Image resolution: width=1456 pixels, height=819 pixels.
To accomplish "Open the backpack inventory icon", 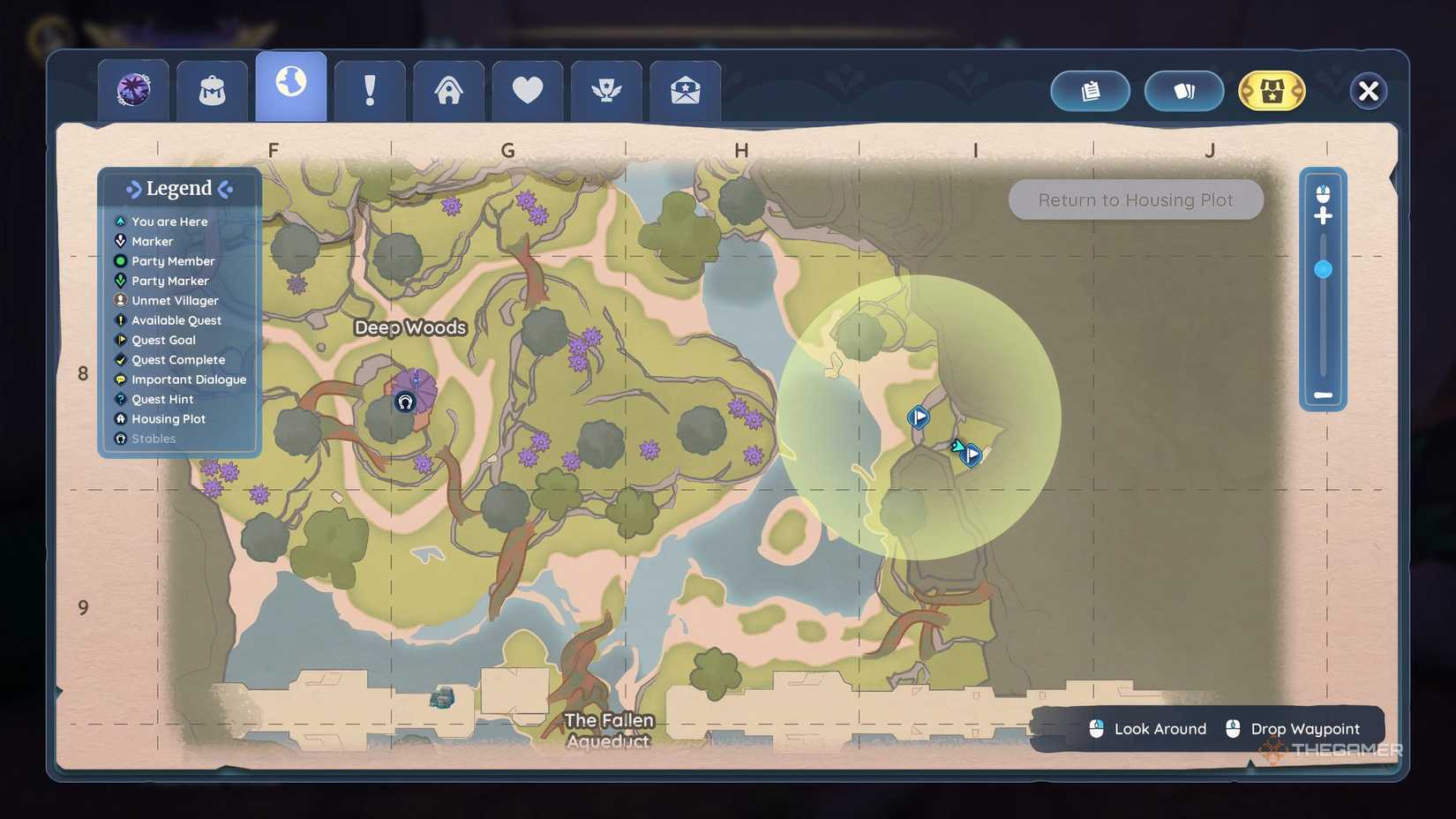I will 212,88.
